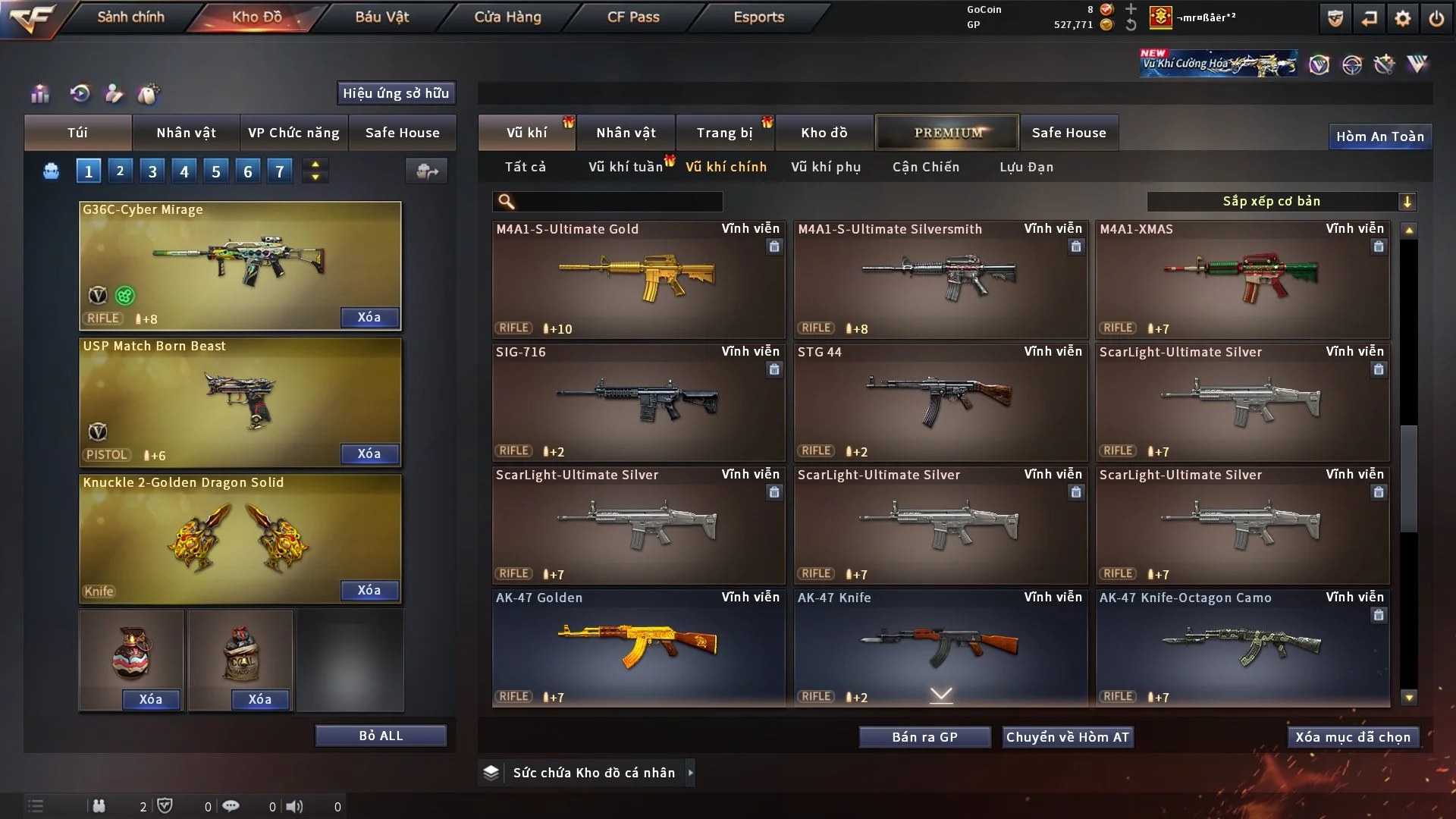
Task: Remove G36C-Cyber Mirage with Xóa
Action: [369, 317]
